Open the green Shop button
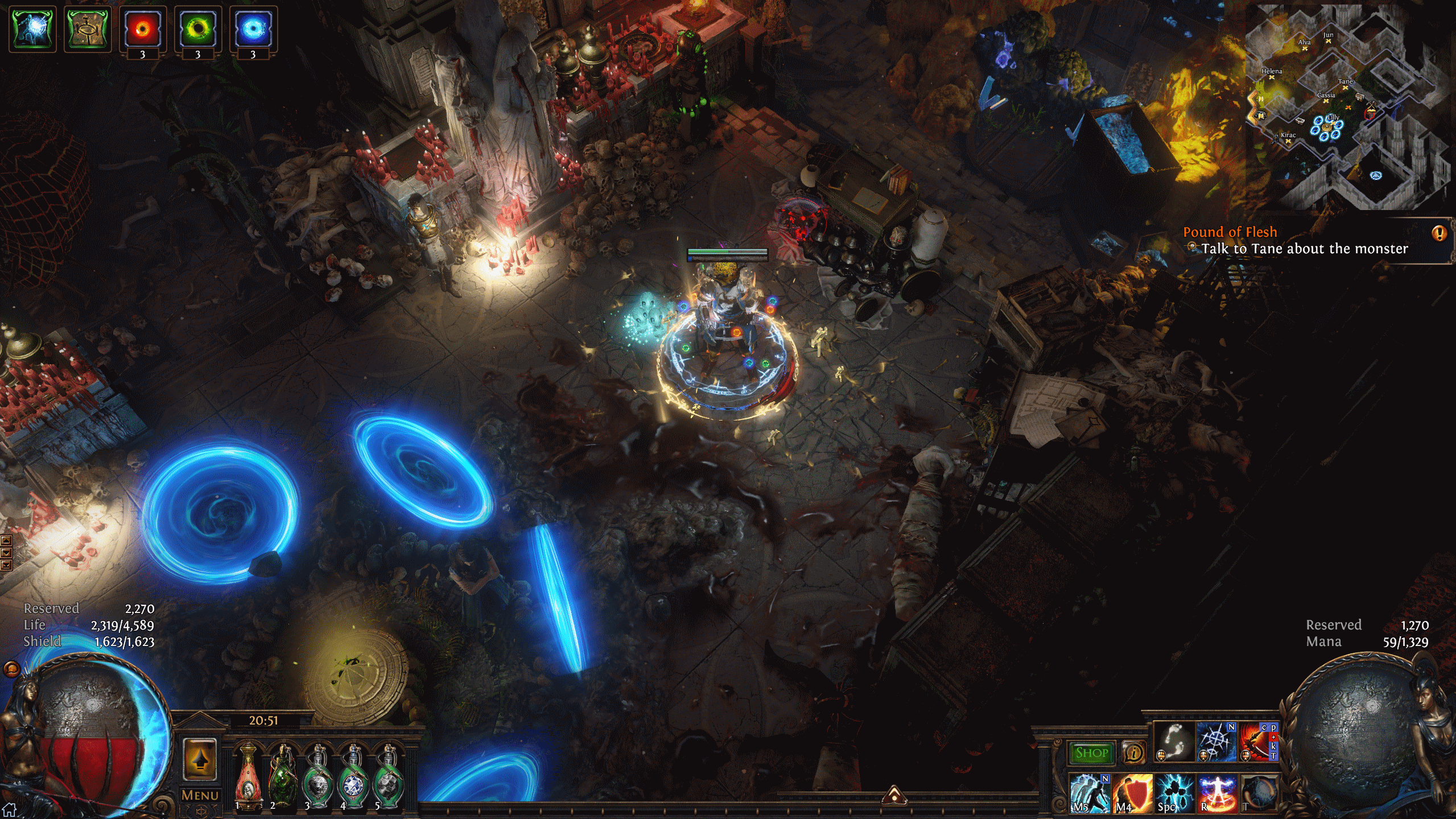1456x819 pixels. coord(1091,753)
